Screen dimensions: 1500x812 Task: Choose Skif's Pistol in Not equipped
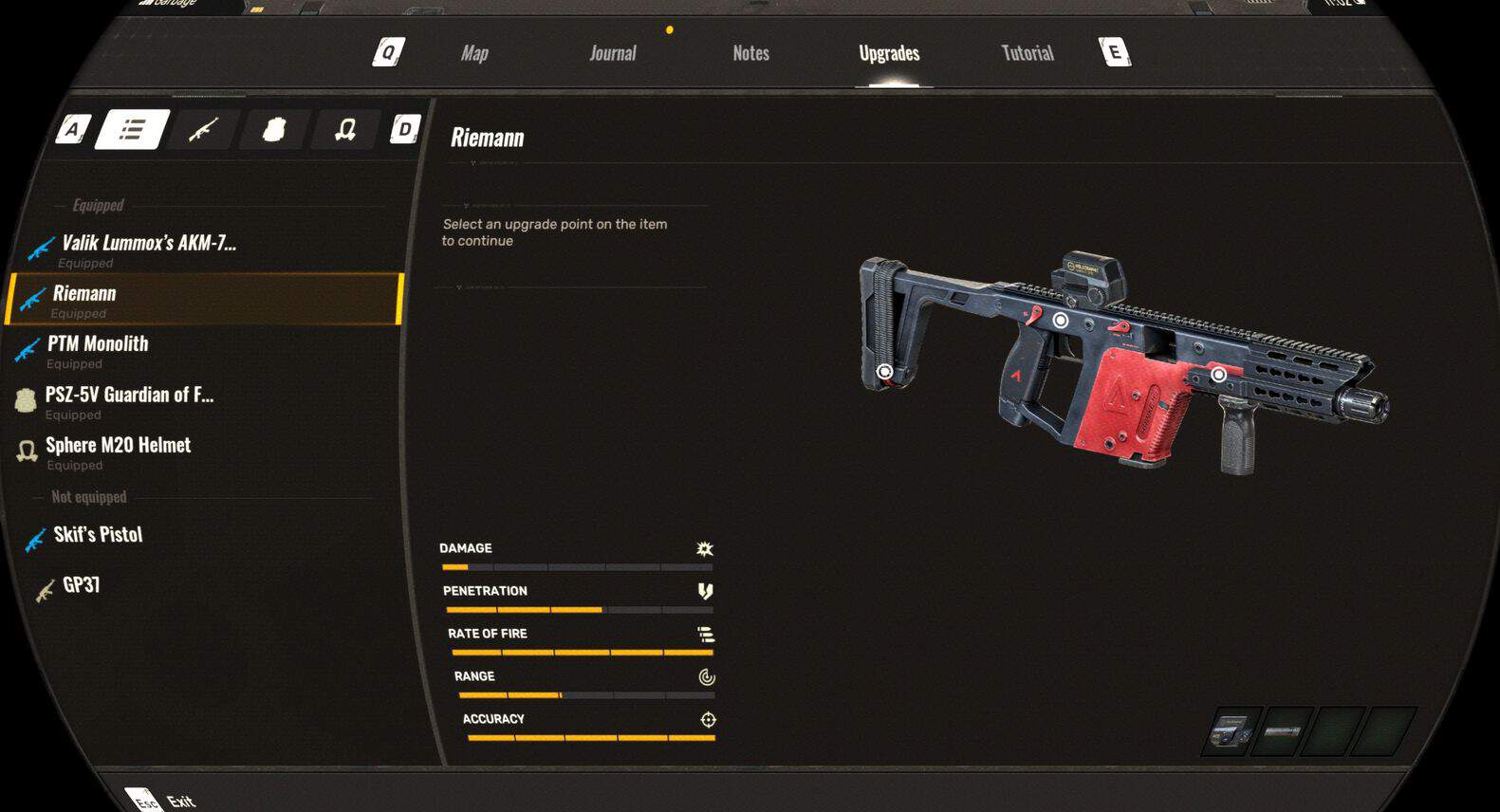(98, 535)
